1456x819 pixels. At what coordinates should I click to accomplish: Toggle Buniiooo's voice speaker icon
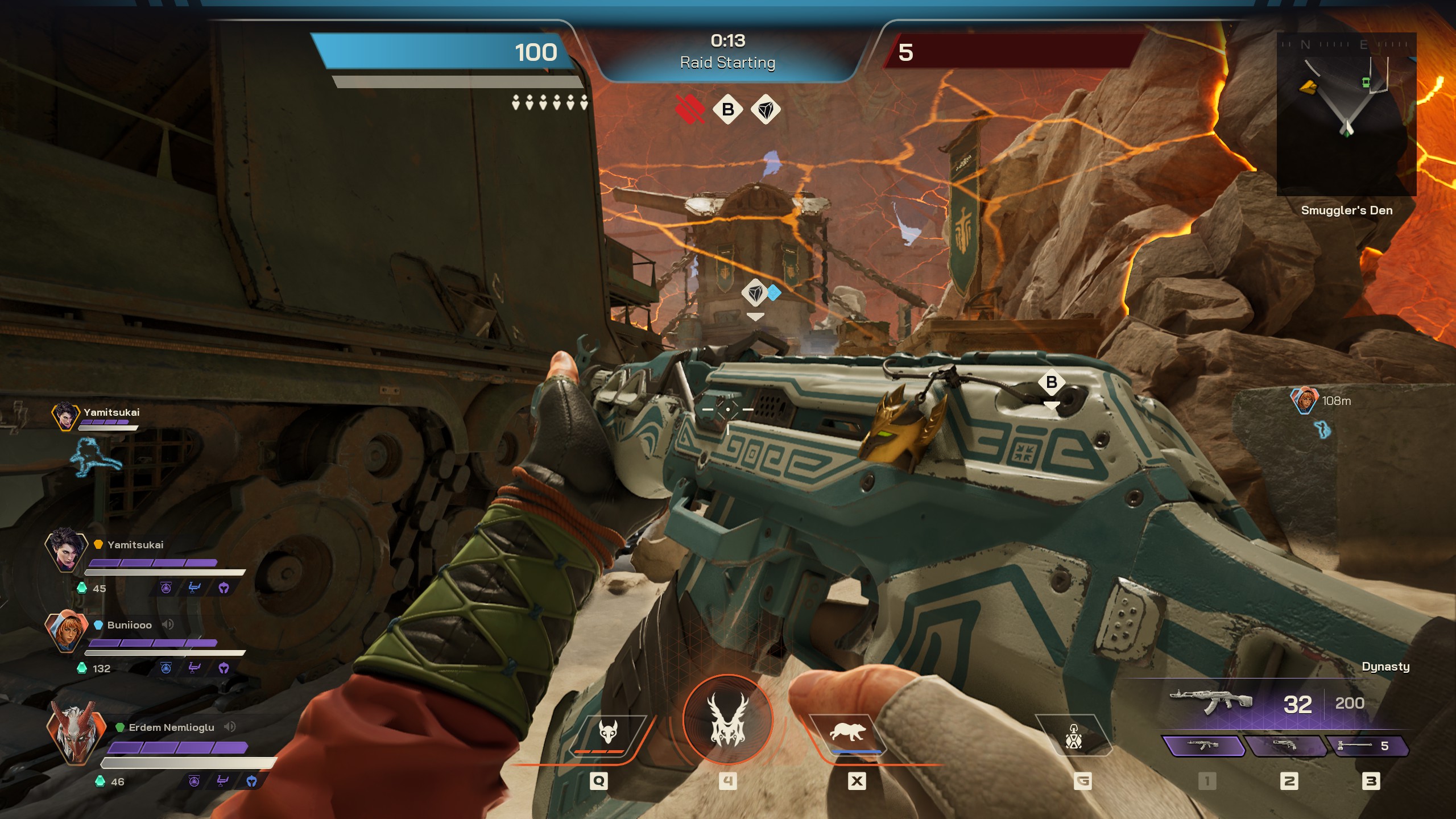pos(168,624)
